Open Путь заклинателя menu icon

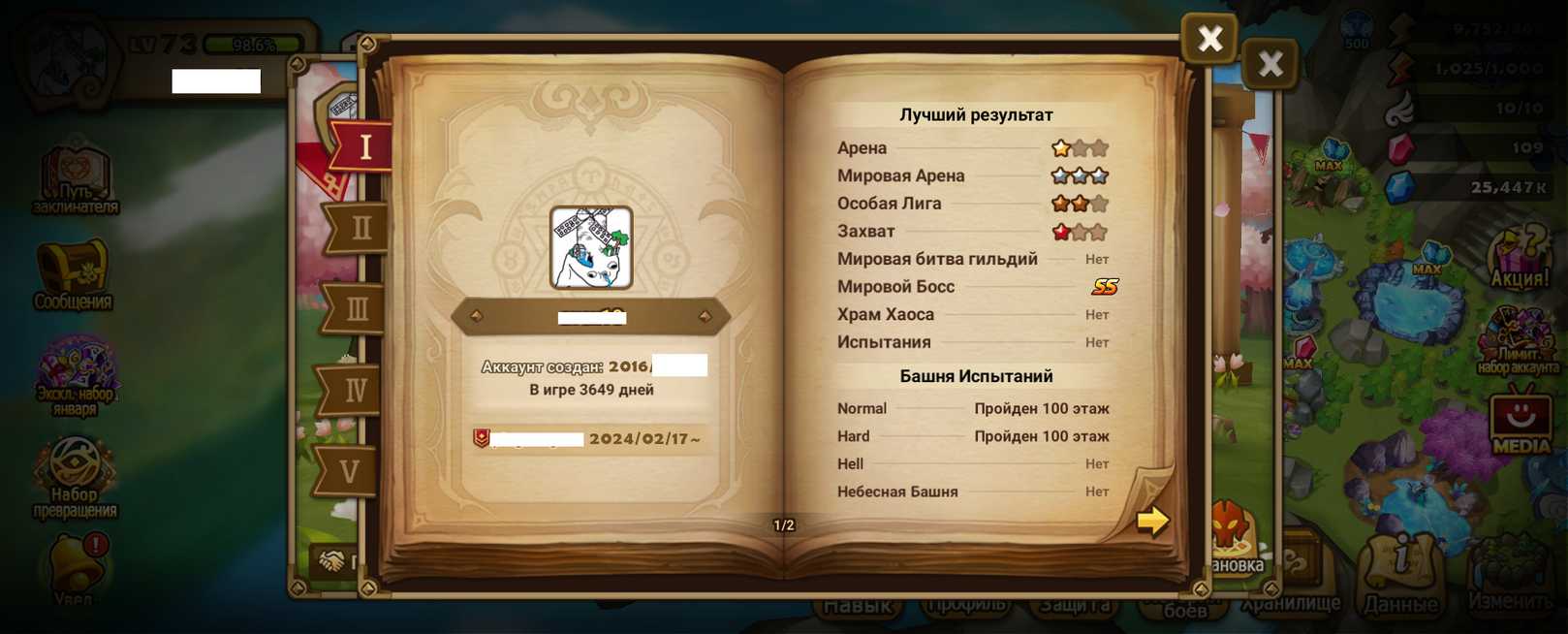(75, 179)
